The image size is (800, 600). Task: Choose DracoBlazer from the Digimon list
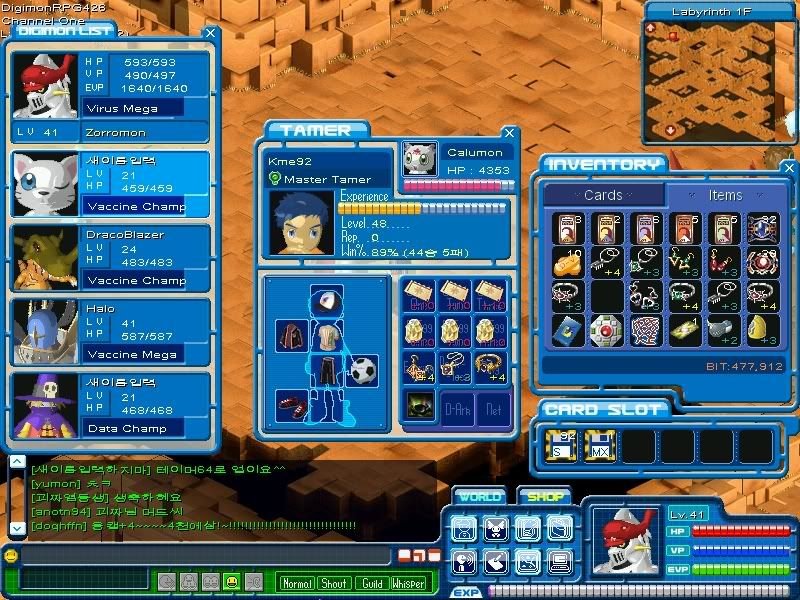pyautogui.click(x=110, y=257)
